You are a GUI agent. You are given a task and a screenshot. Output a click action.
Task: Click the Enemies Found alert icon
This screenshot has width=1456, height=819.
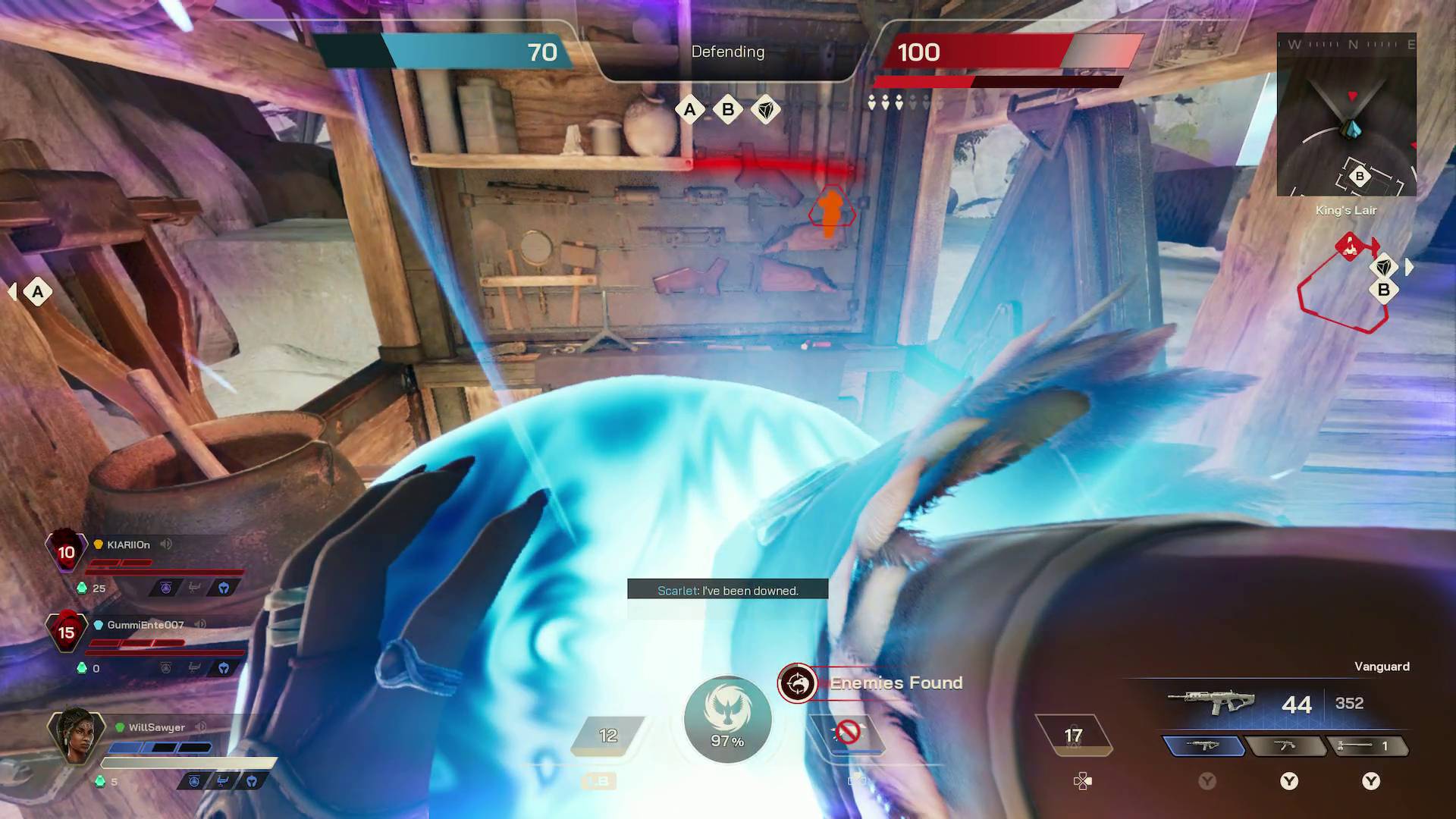coord(798,682)
